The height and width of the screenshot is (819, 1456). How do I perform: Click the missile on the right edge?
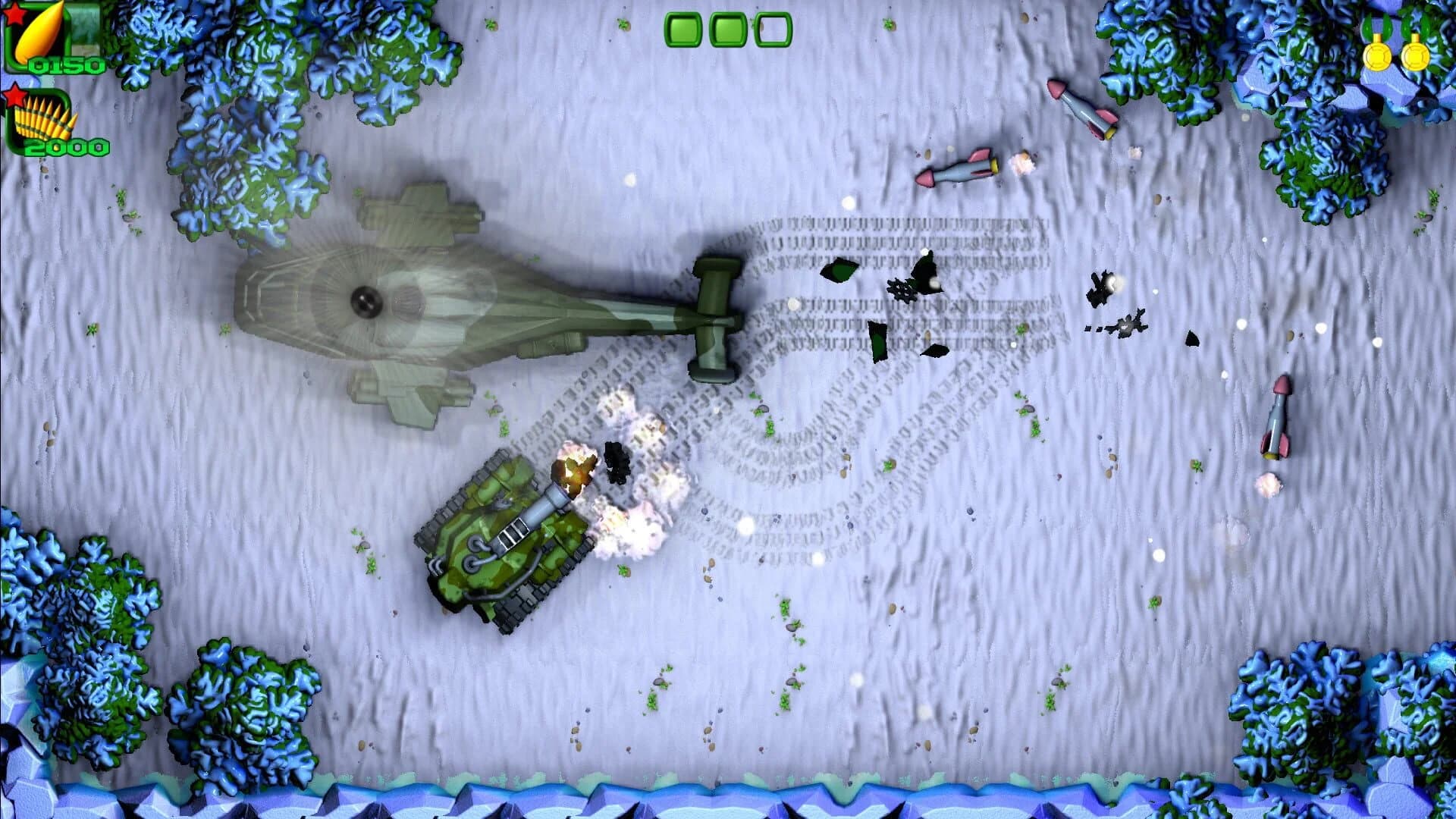click(x=1276, y=417)
